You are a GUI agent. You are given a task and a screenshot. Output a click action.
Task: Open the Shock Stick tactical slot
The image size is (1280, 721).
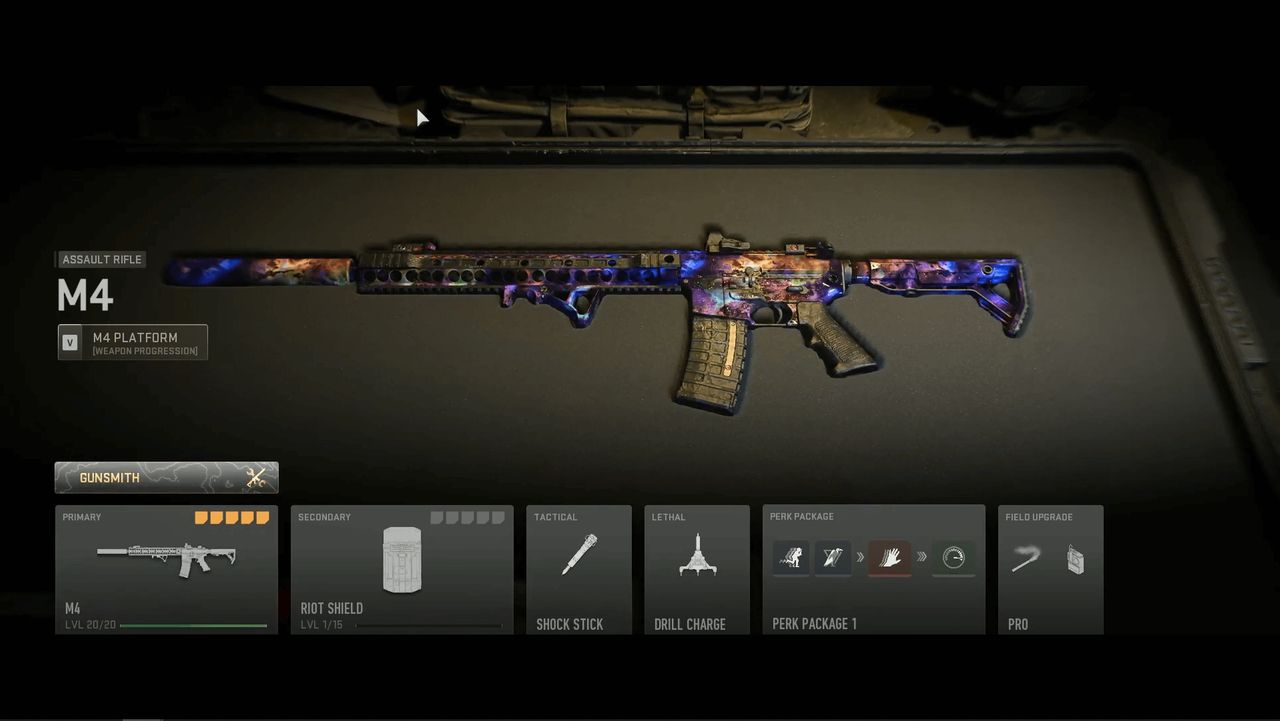point(579,569)
